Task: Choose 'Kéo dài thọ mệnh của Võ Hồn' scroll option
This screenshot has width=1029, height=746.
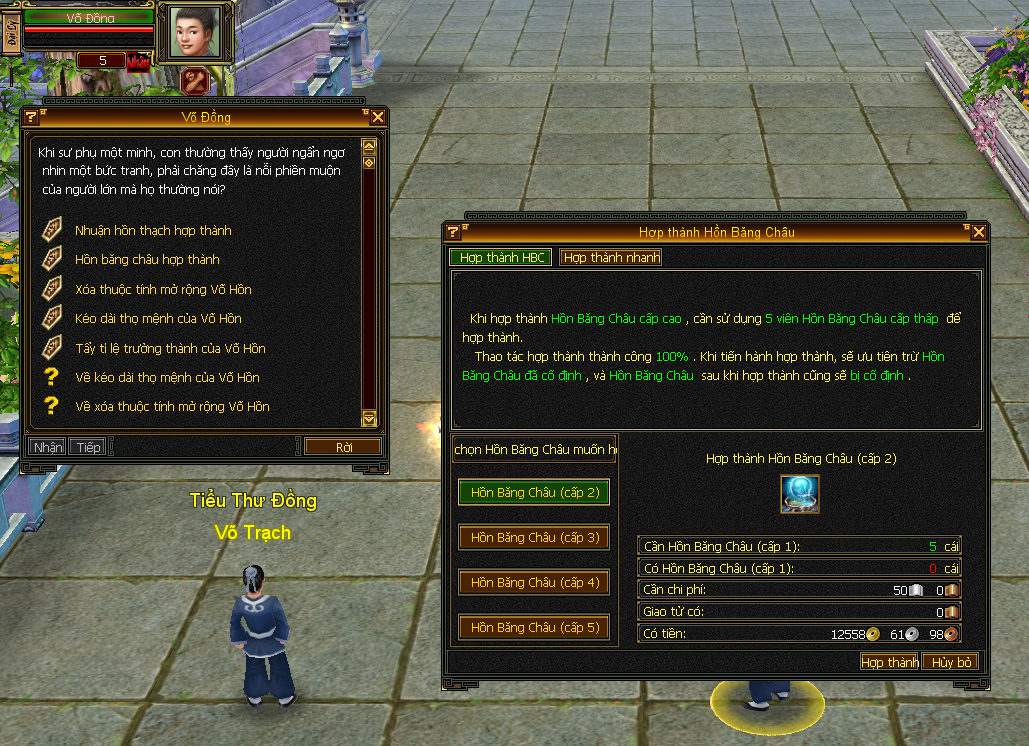Action: (158, 319)
